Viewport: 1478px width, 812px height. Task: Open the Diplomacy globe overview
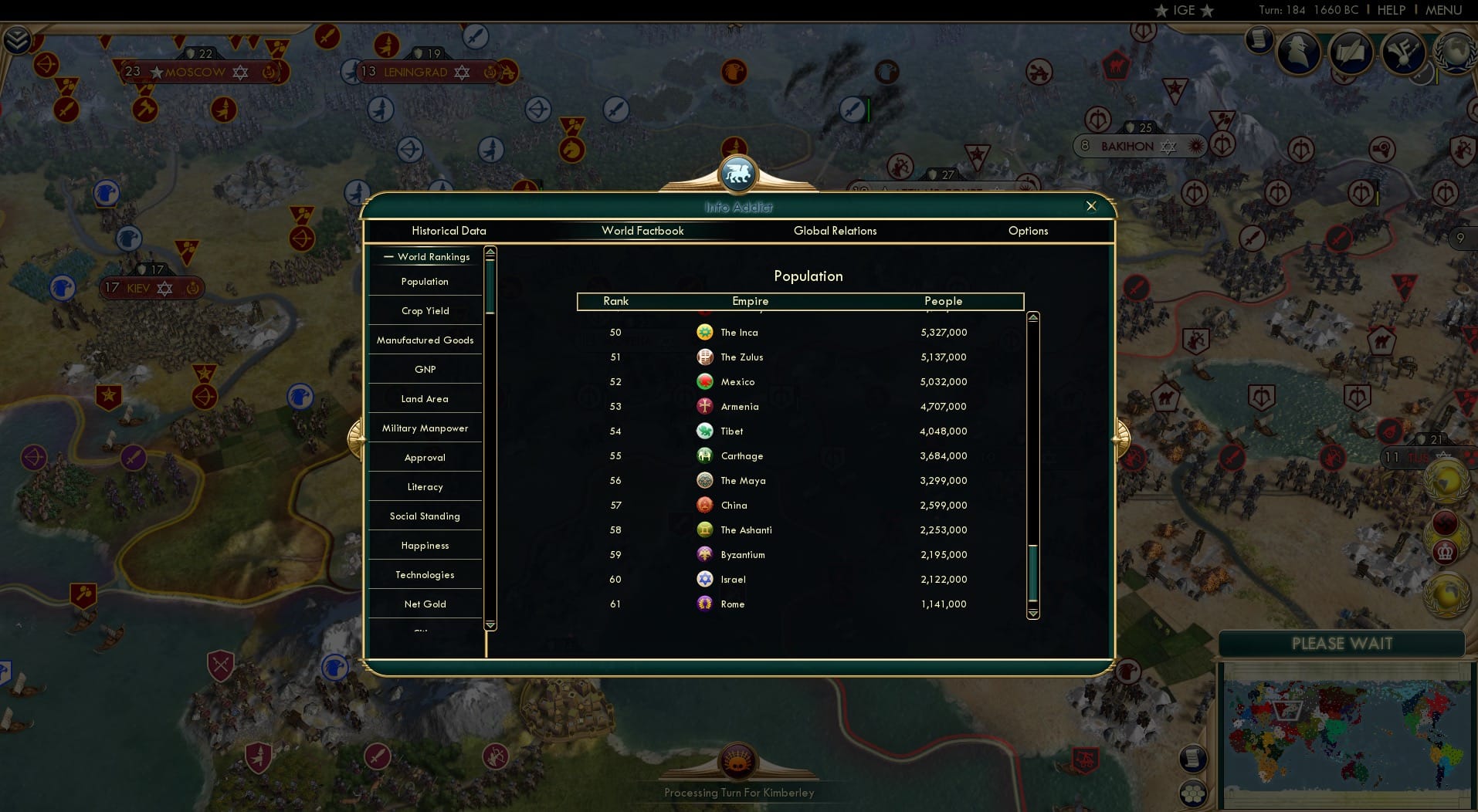1454,52
